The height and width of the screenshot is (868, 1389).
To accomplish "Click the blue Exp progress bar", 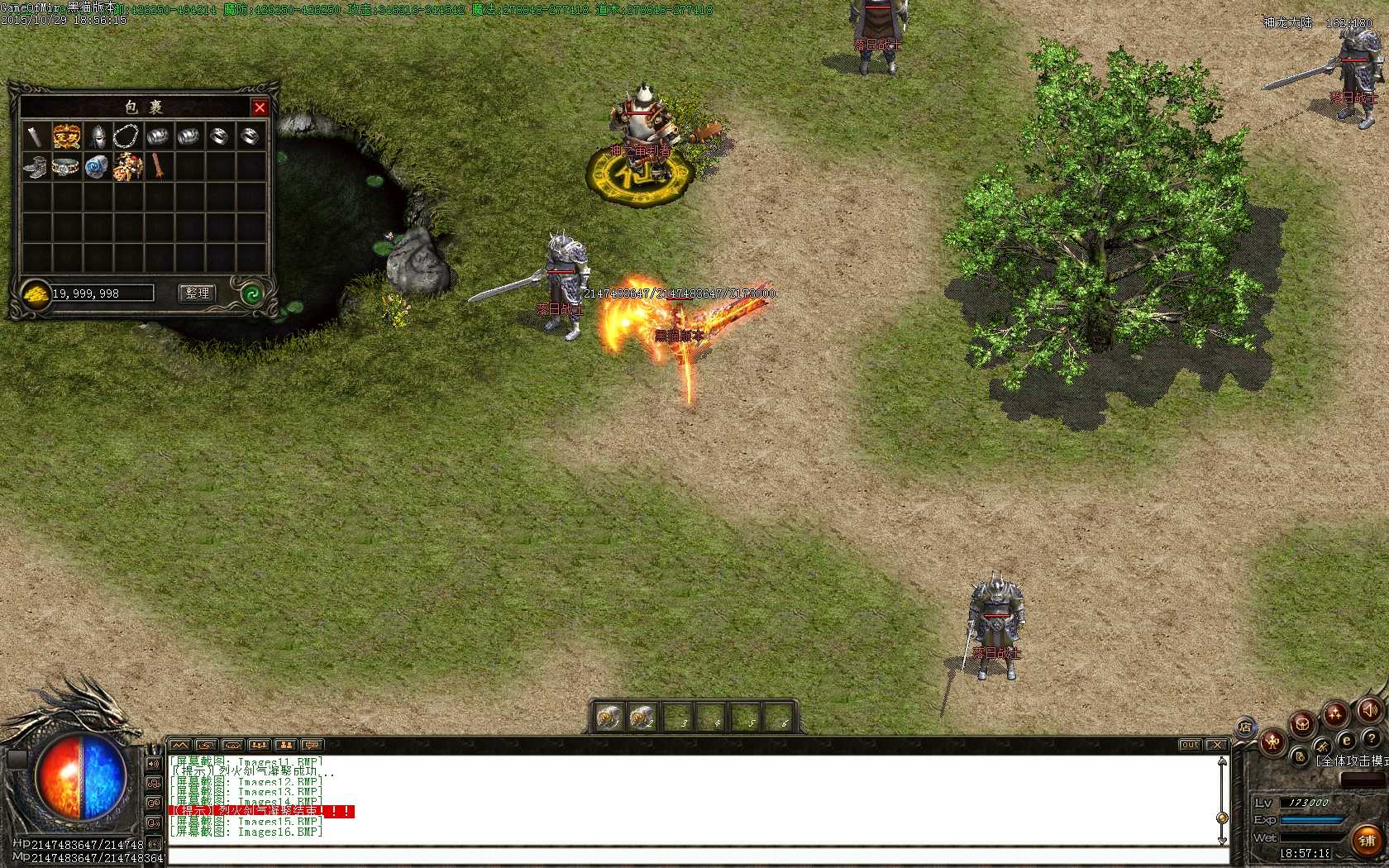I will tap(1311, 819).
